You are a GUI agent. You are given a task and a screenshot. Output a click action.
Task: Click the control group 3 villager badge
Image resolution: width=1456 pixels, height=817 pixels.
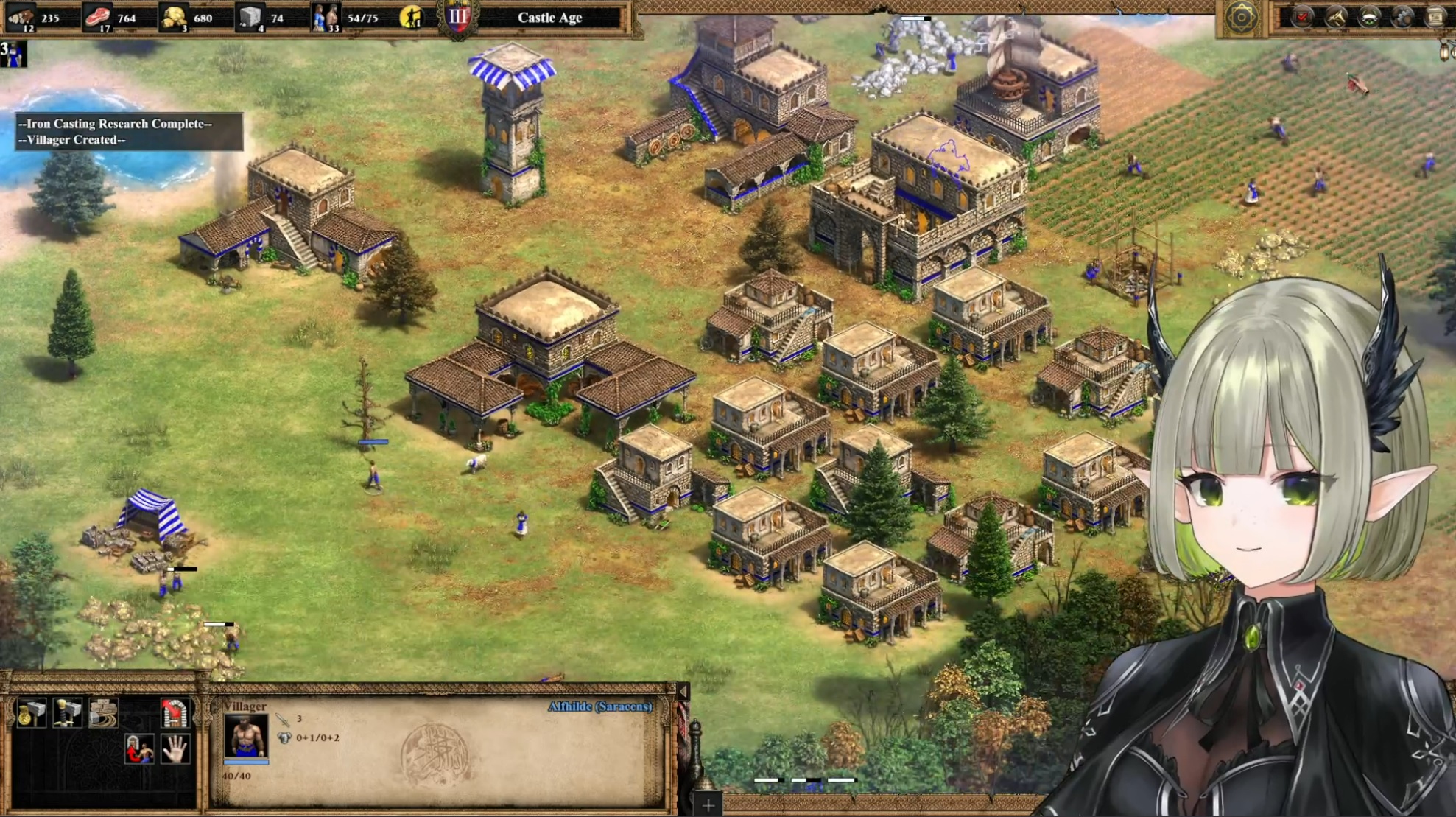coord(13,54)
